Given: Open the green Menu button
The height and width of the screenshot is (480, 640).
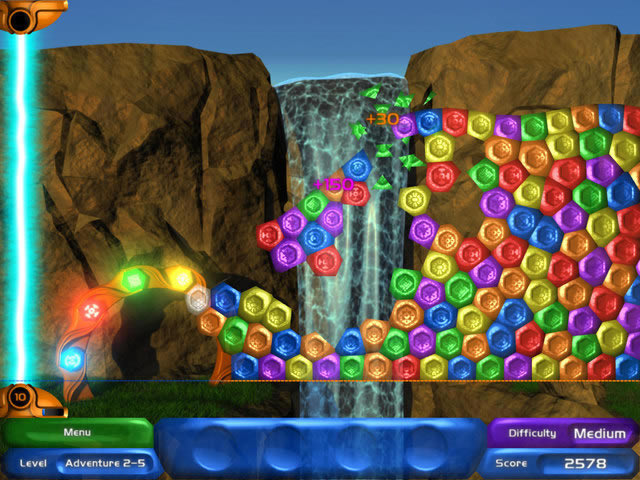Looking at the screenshot, I should point(77,433).
